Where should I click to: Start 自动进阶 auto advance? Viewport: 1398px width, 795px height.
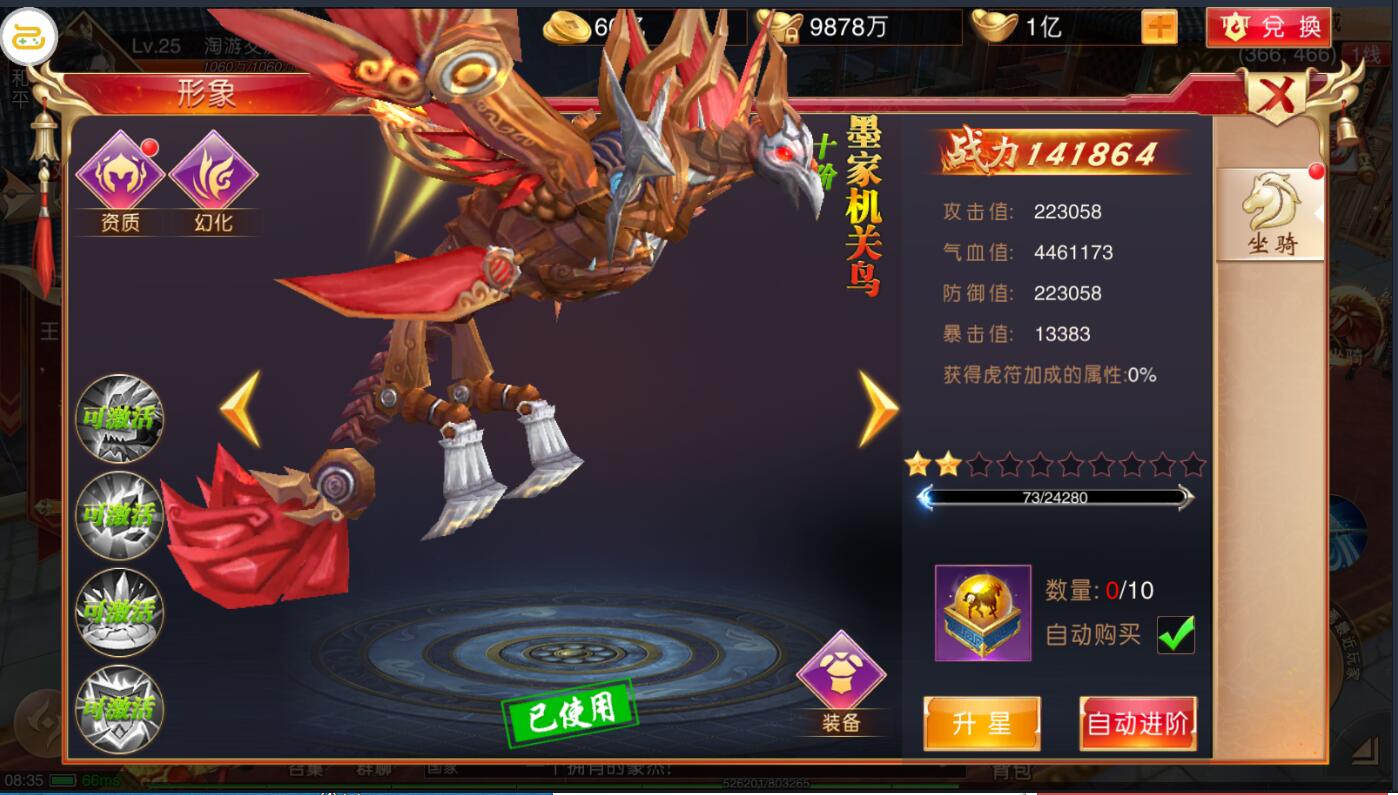coord(1138,723)
